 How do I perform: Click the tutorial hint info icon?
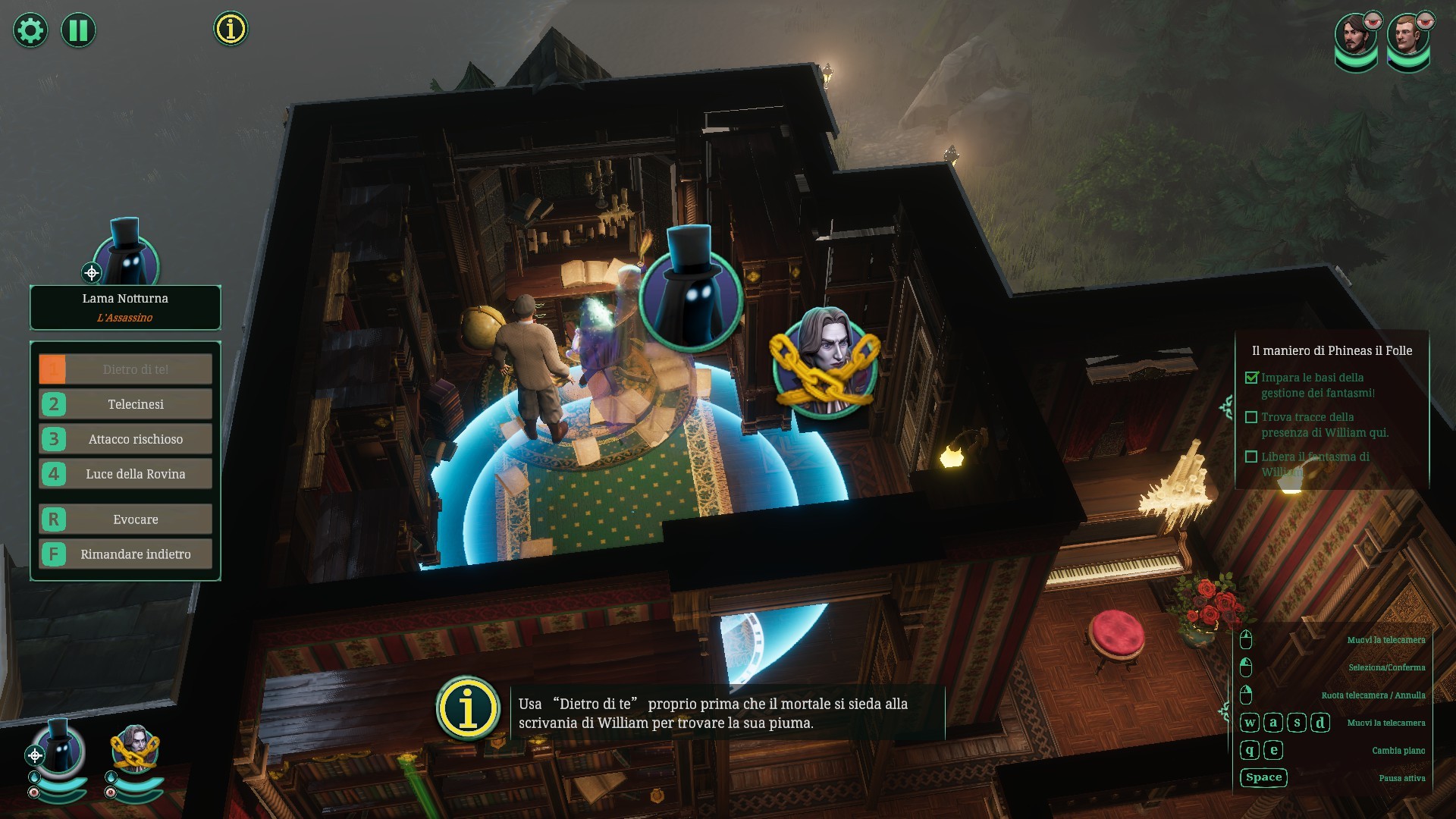(468, 708)
